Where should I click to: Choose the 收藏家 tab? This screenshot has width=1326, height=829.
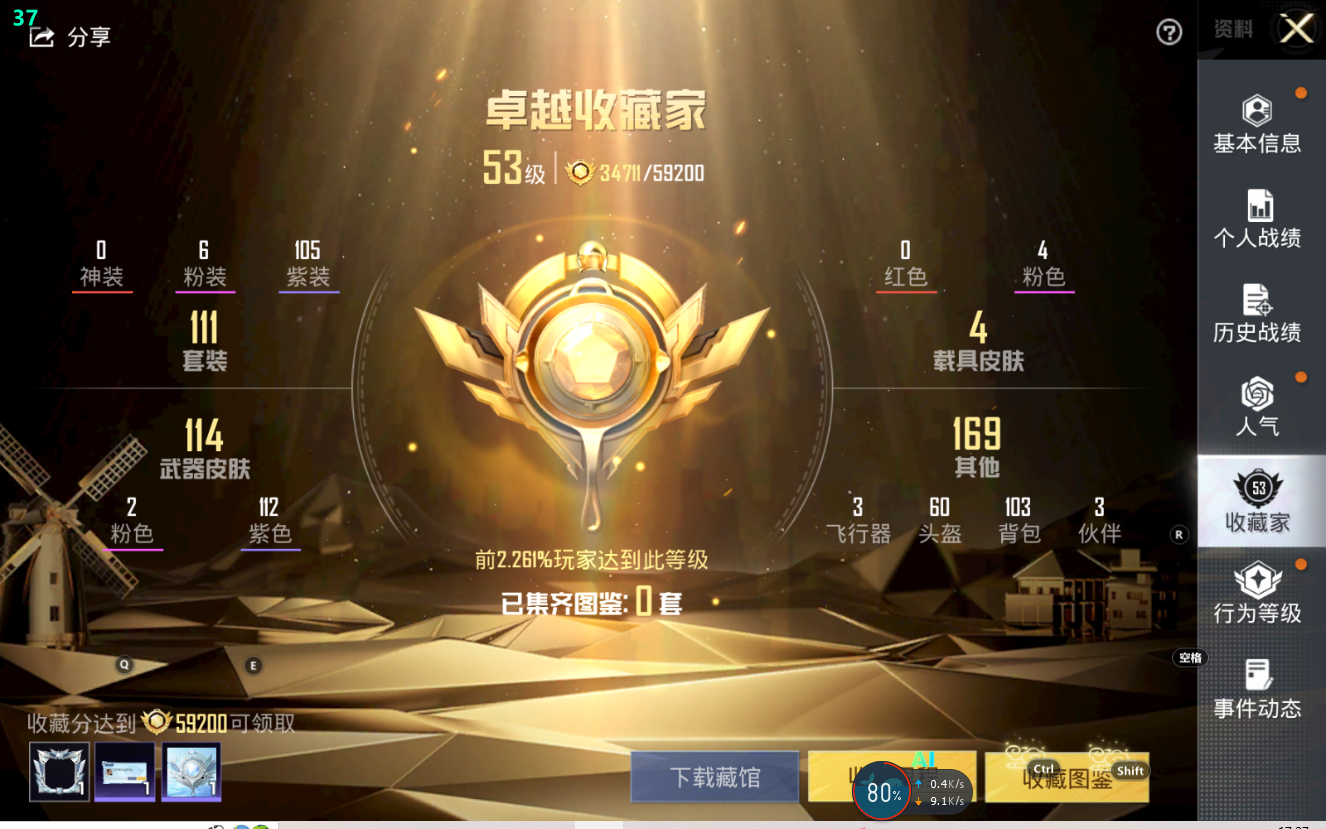[1257, 502]
